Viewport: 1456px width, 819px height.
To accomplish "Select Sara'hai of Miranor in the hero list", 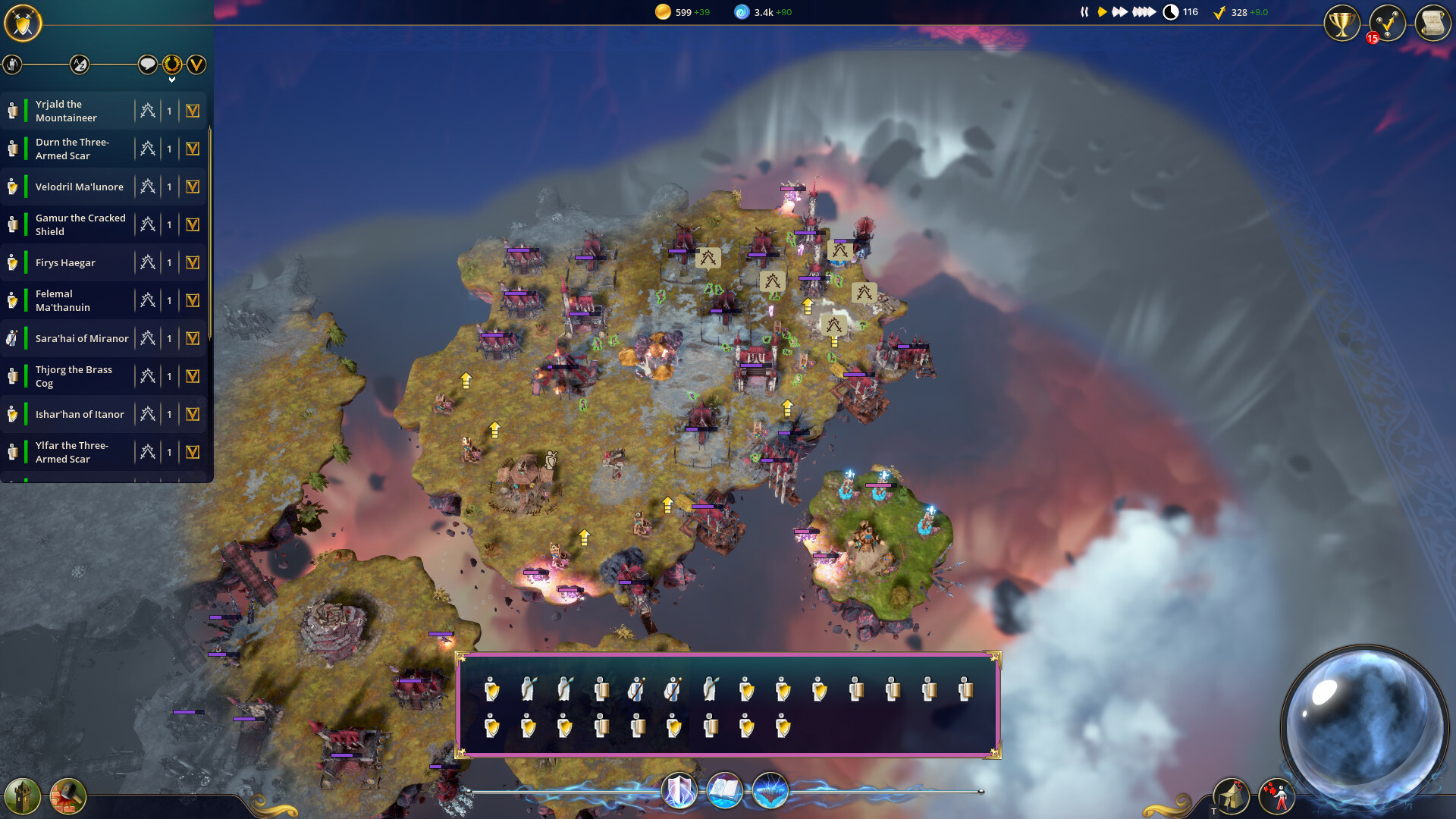I will pos(82,338).
